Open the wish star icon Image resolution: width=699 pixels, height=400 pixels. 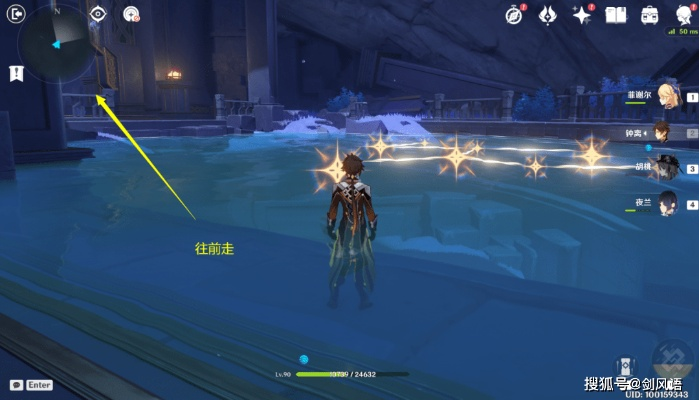tap(582, 15)
